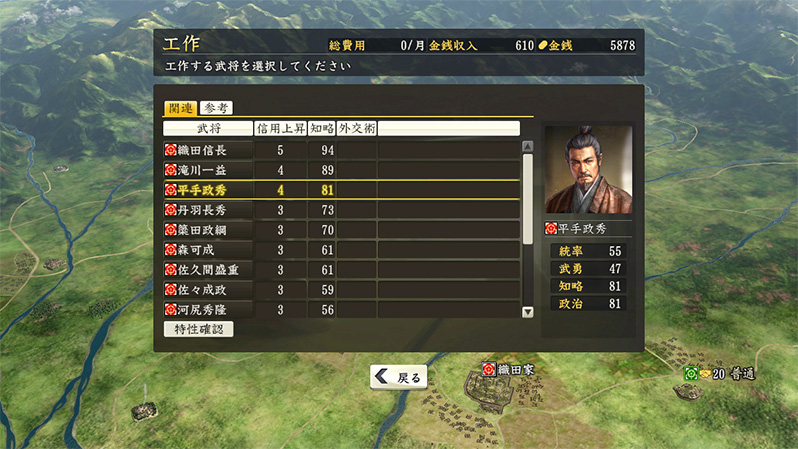Switch to the 参考 tab
798x449 pixels.
[215, 108]
